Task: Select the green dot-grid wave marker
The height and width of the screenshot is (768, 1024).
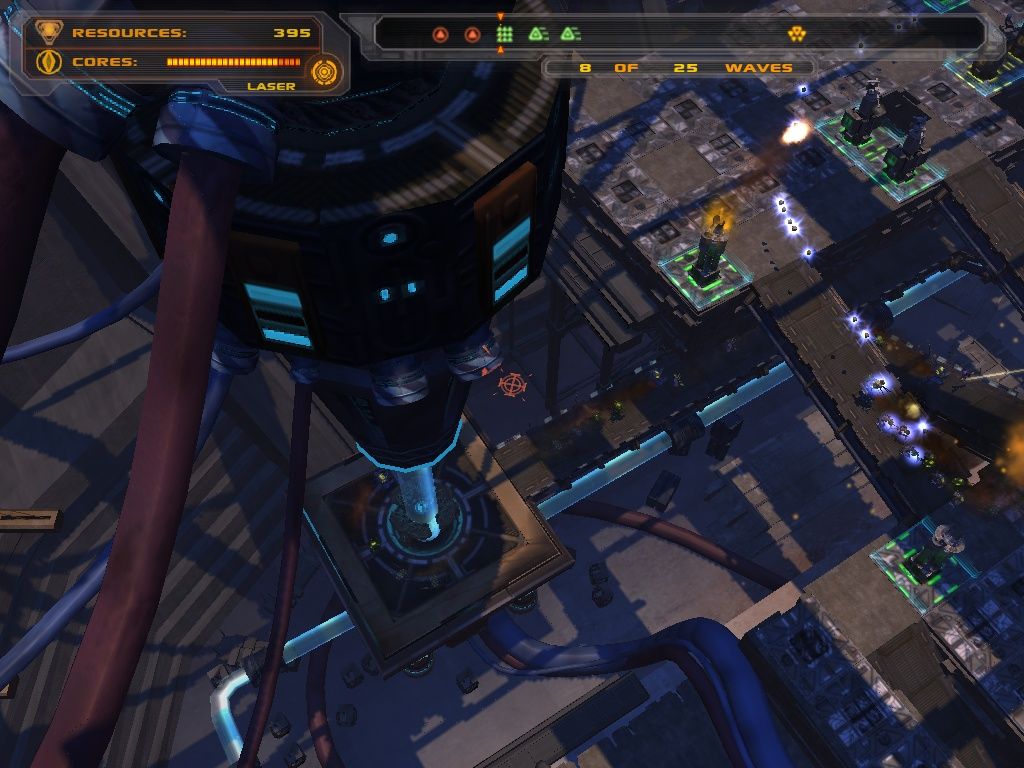Action: tap(505, 35)
